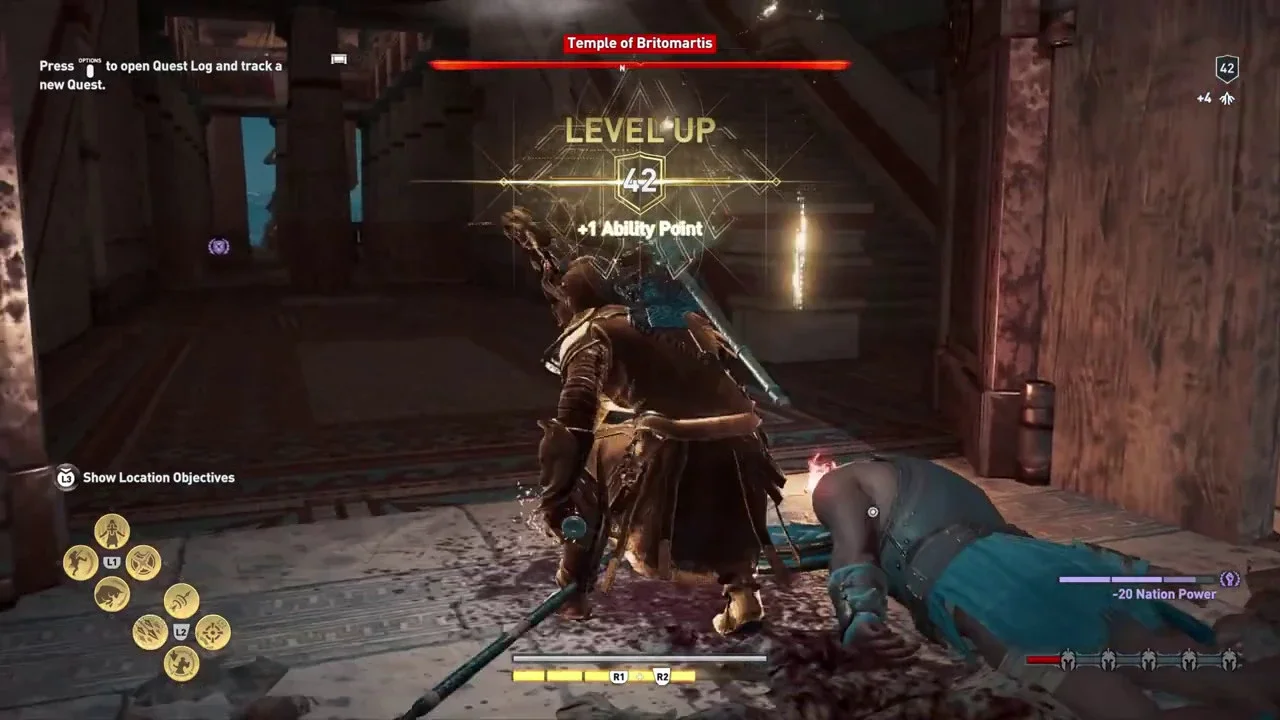Activate the Second Wind healing ability
Screen dimensions: 1280x720
[x=112, y=530]
